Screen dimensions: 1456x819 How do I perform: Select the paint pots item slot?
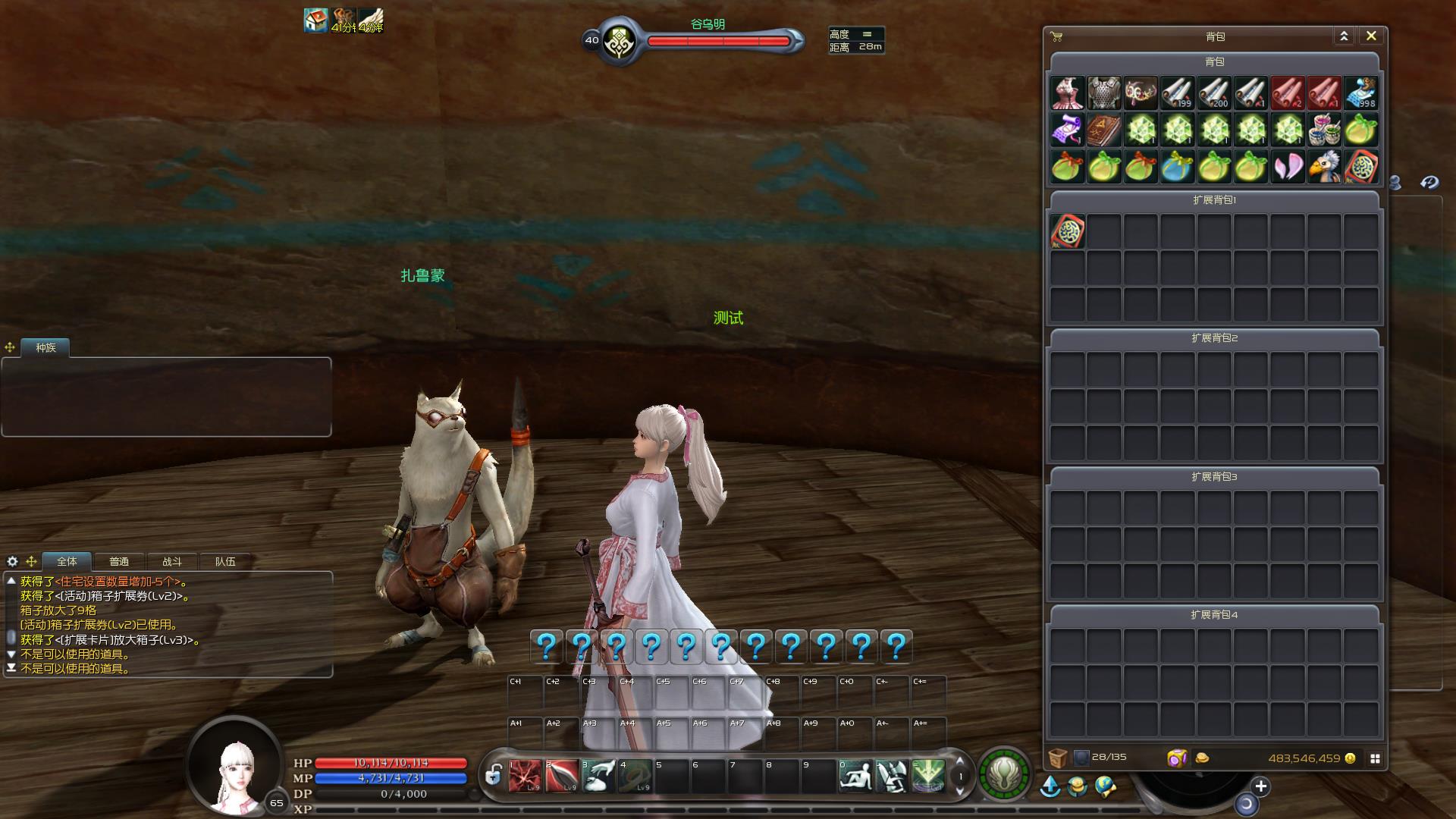click(1324, 130)
